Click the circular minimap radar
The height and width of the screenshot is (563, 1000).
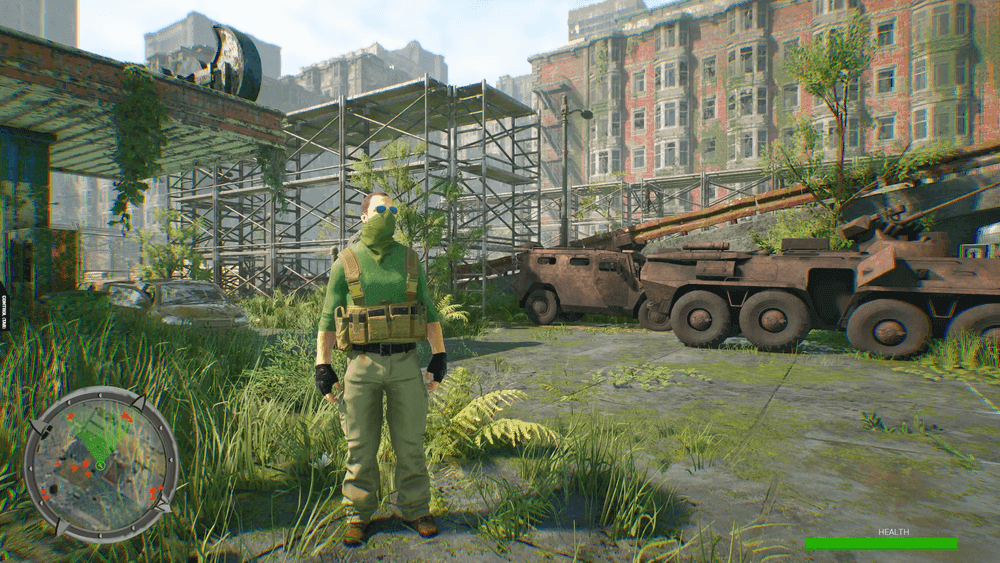pos(100,463)
